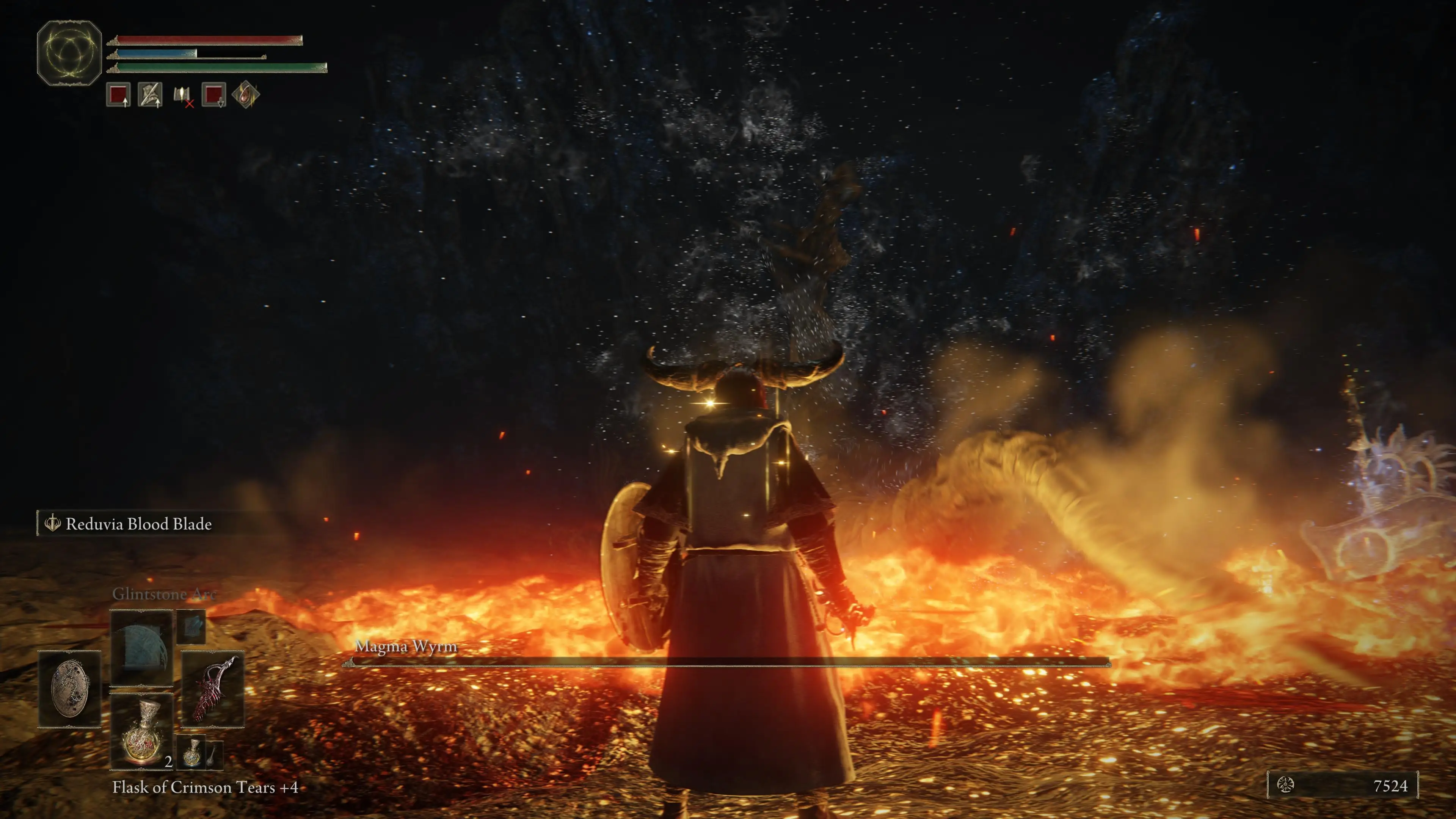The width and height of the screenshot is (1456, 819).
Task: Pick the oval shield left-hand slot
Action: pyautogui.click(x=69, y=689)
